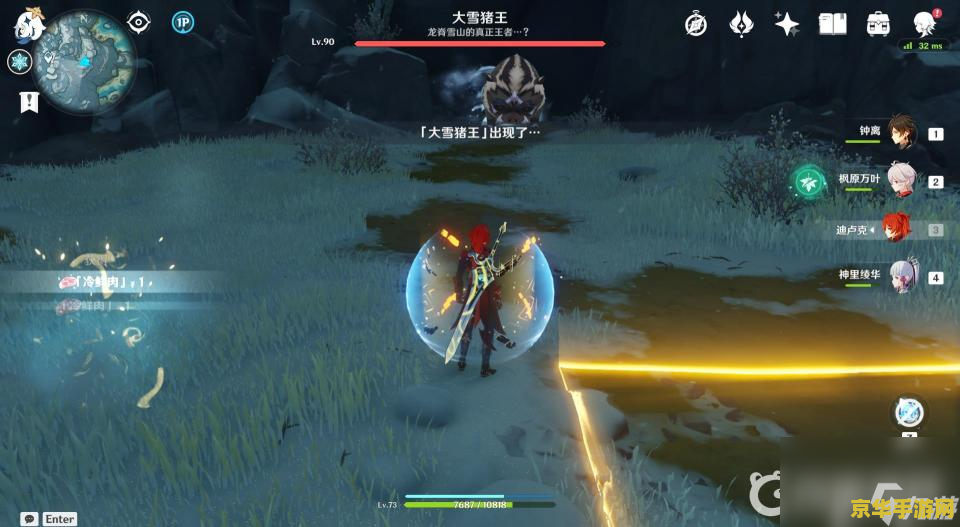960x527 pixels.
Task: Open the four-pointed star wish icon
Action: [x=787, y=24]
